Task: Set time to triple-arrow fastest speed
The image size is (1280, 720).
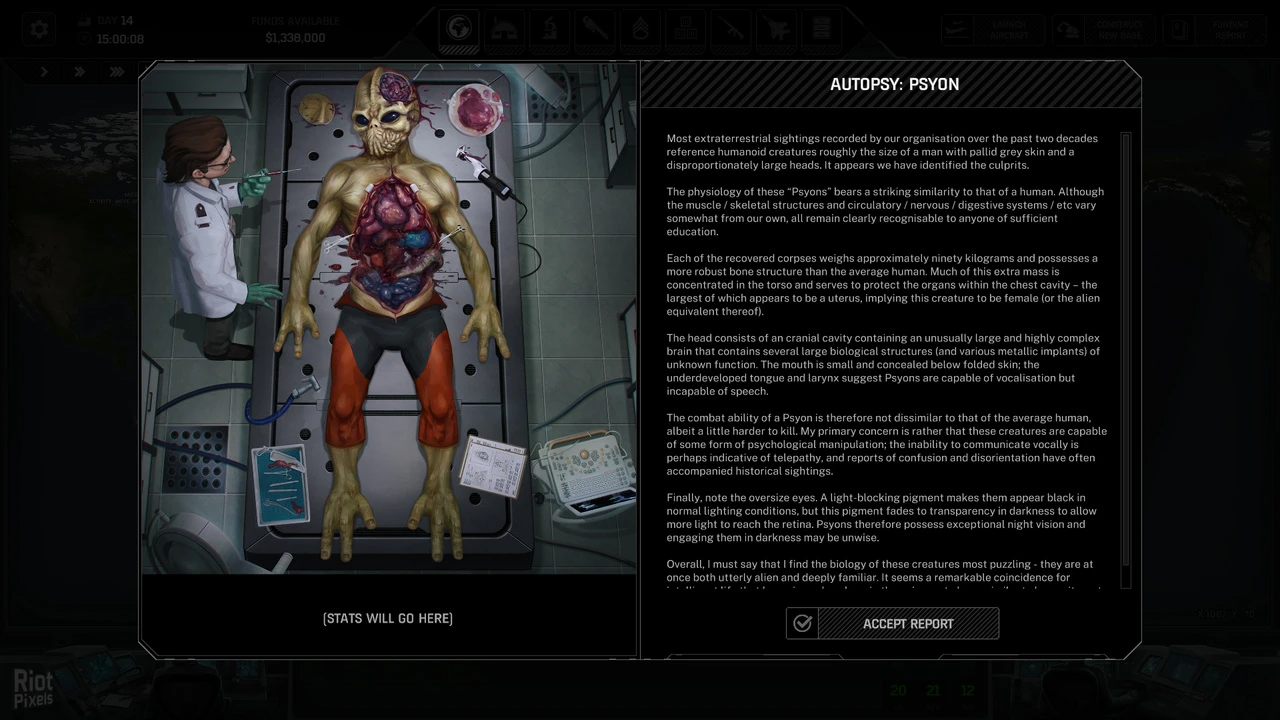Action: click(x=117, y=72)
